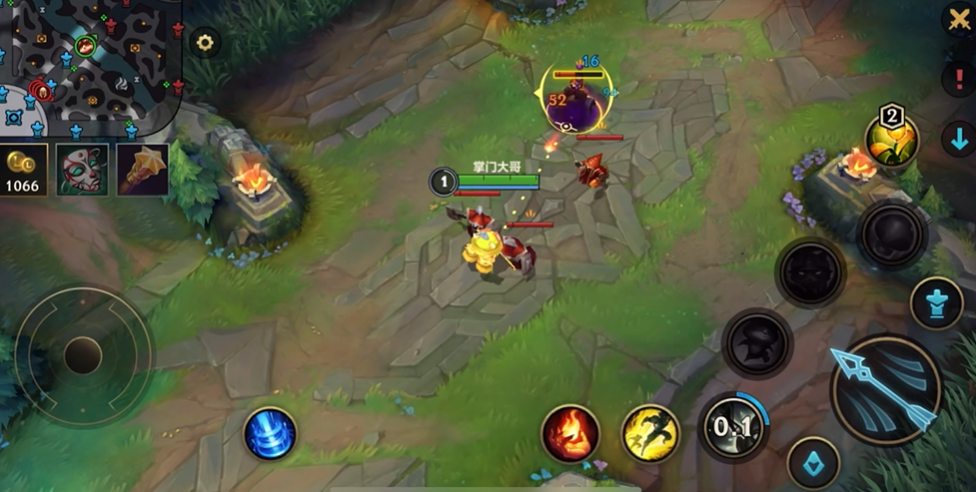Open the shop via the 1066 gold button
The width and height of the screenshot is (976, 492).
23,170
